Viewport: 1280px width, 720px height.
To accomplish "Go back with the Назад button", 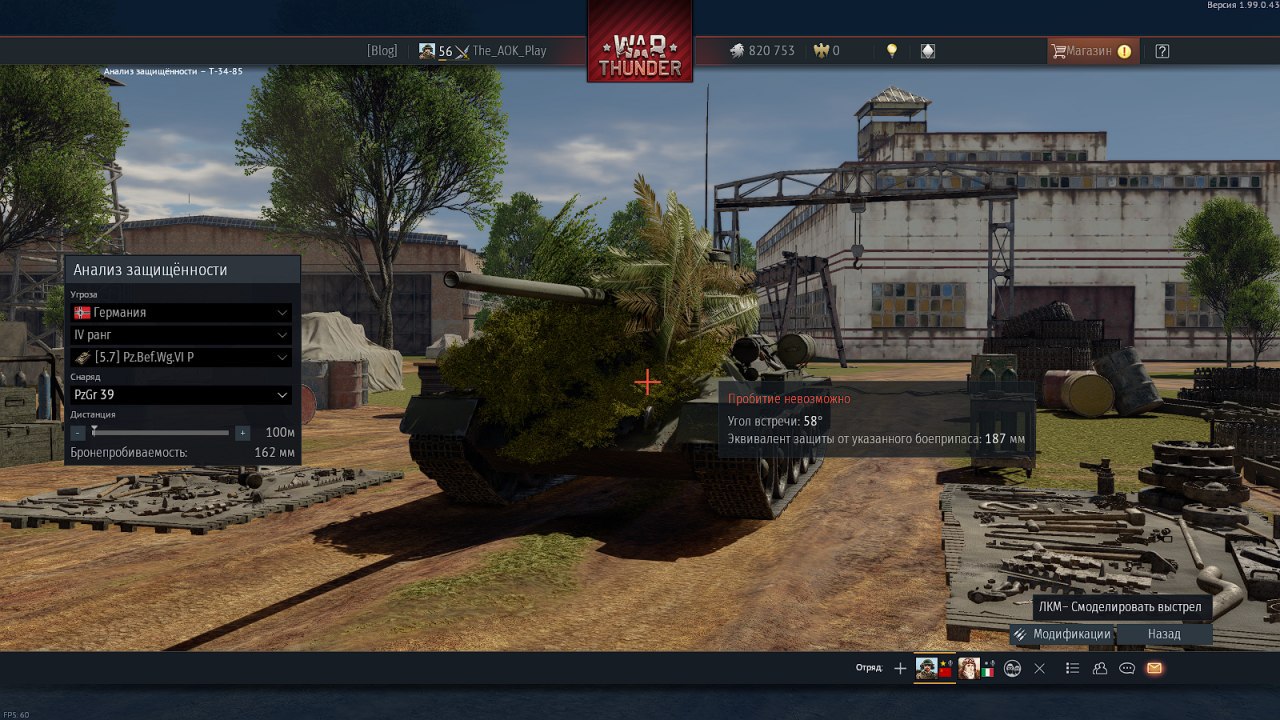I will point(1164,634).
